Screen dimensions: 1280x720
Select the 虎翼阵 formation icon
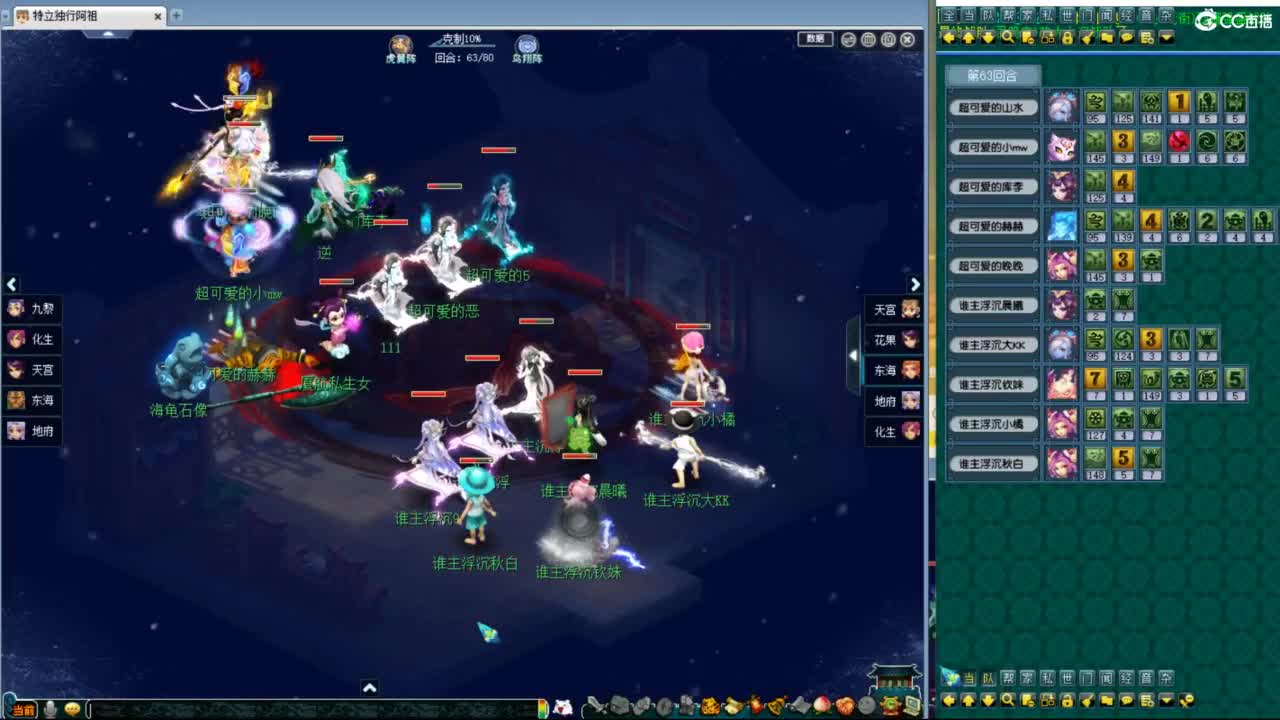[x=399, y=45]
